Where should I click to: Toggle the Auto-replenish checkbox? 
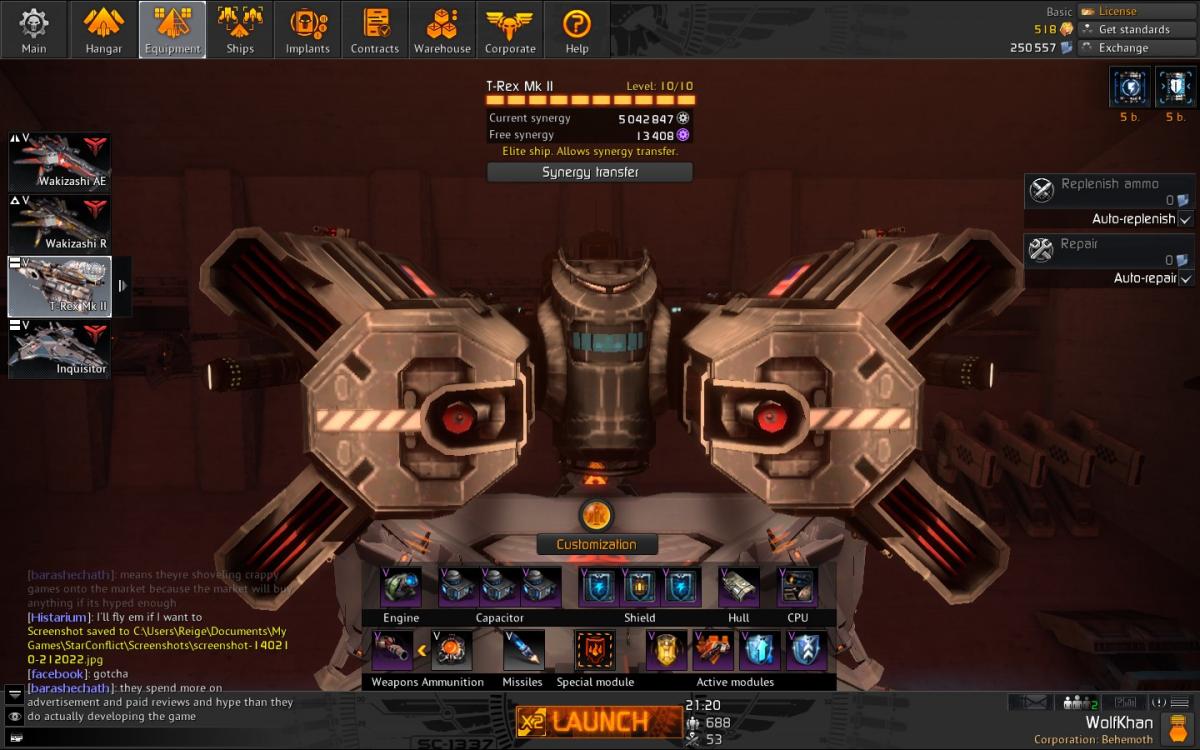click(x=1185, y=219)
